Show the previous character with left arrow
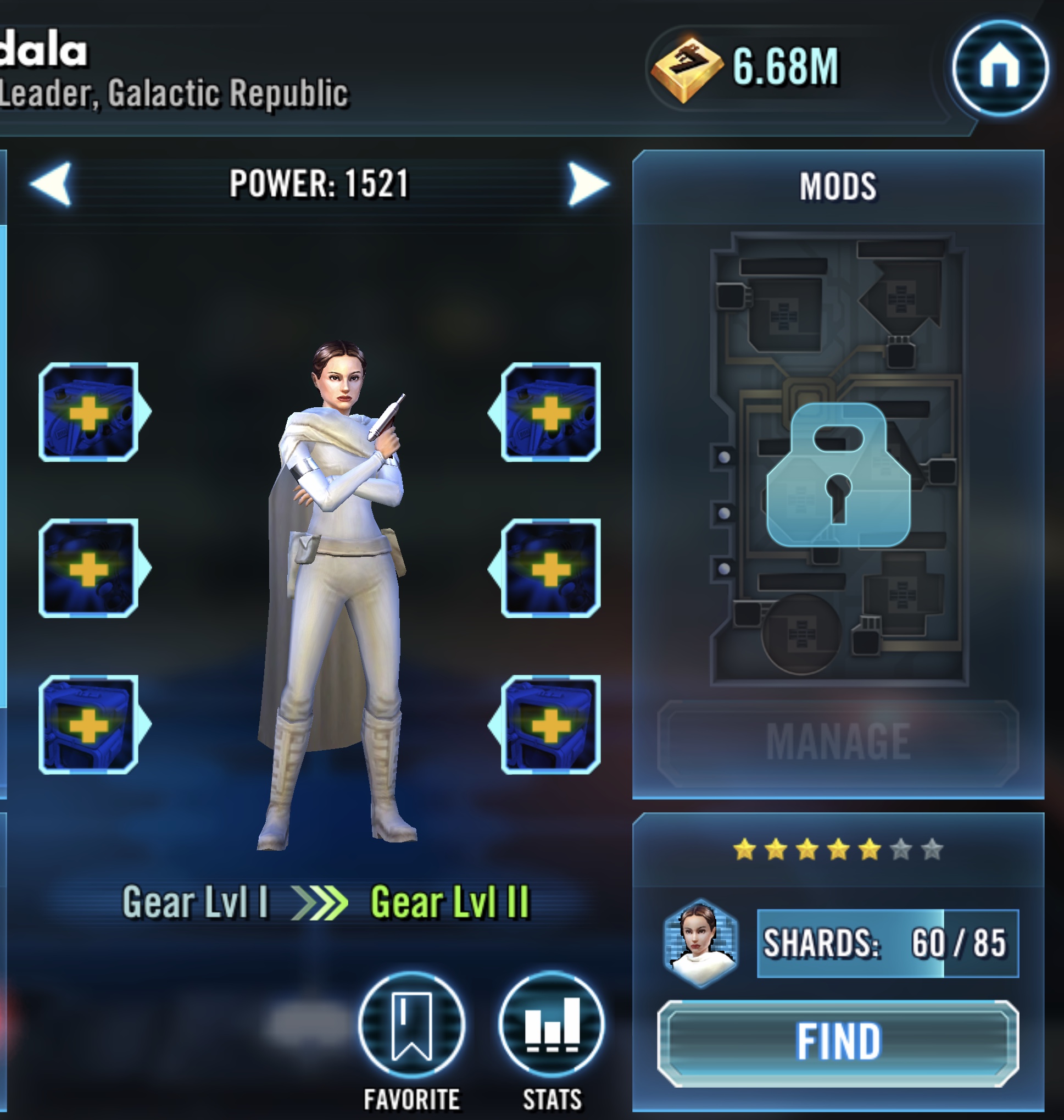 pyautogui.click(x=52, y=183)
